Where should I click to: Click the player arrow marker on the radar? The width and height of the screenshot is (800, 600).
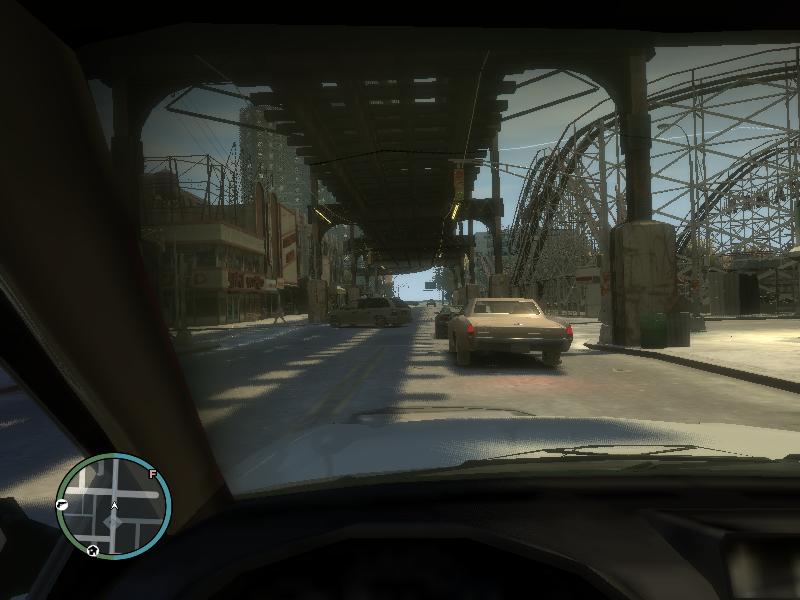point(114,506)
